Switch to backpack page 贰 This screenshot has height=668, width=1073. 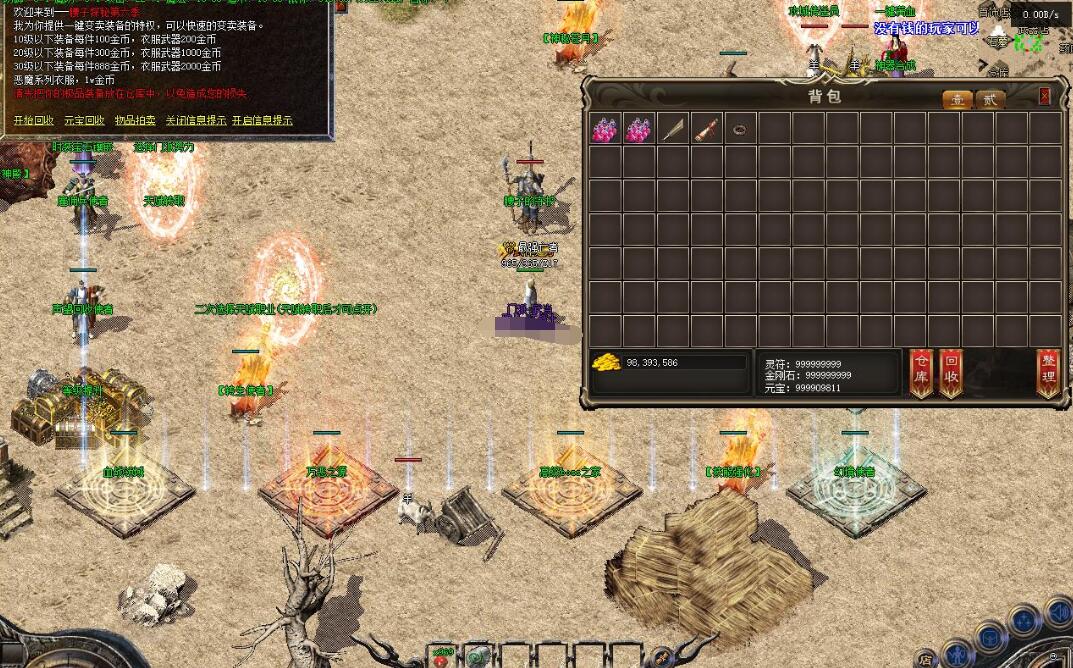coord(990,99)
